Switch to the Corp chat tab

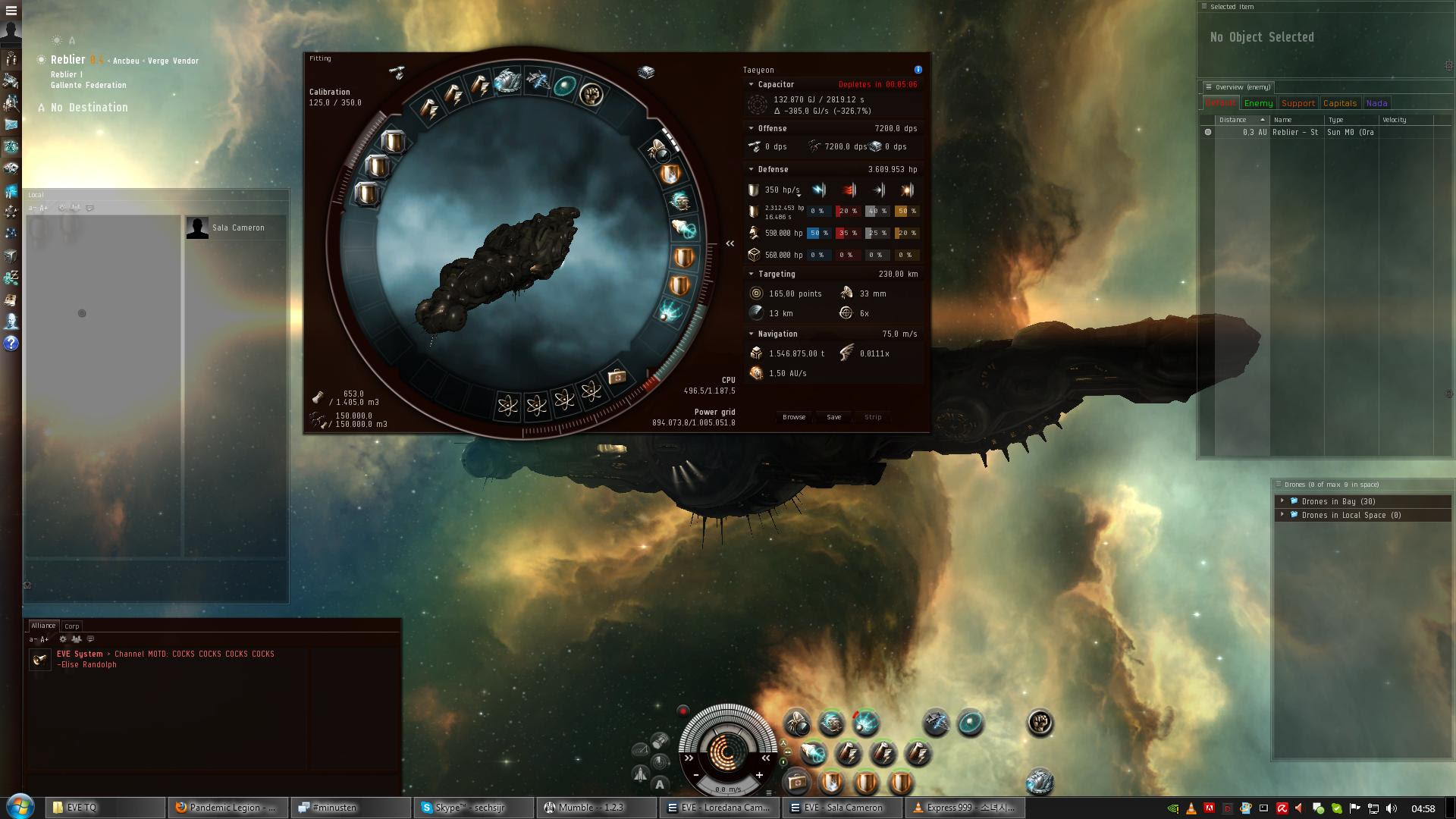click(72, 626)
